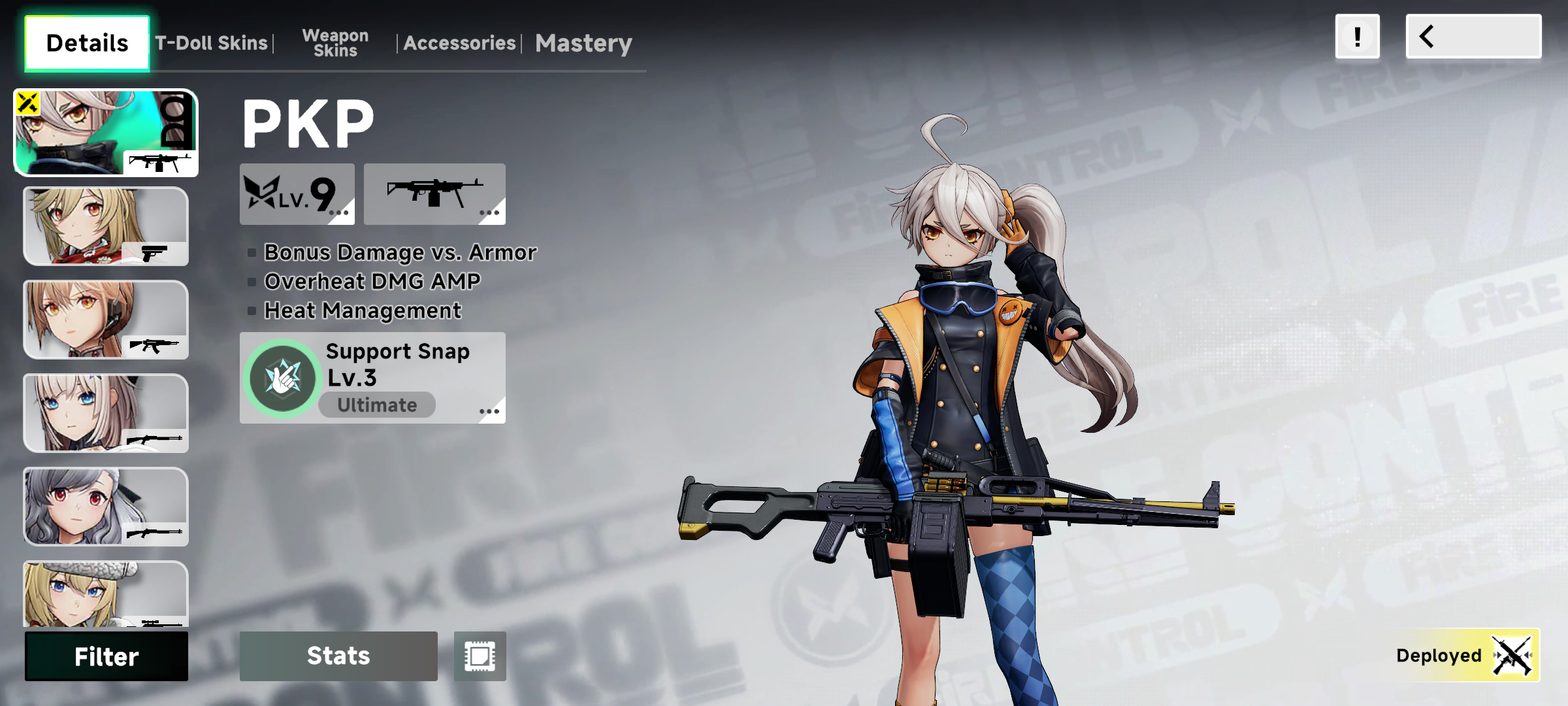Viewport: 1568px width, 706px height.
Task: Select the brown-haired headset T-Doll portrait
Action: pos(106,320)
